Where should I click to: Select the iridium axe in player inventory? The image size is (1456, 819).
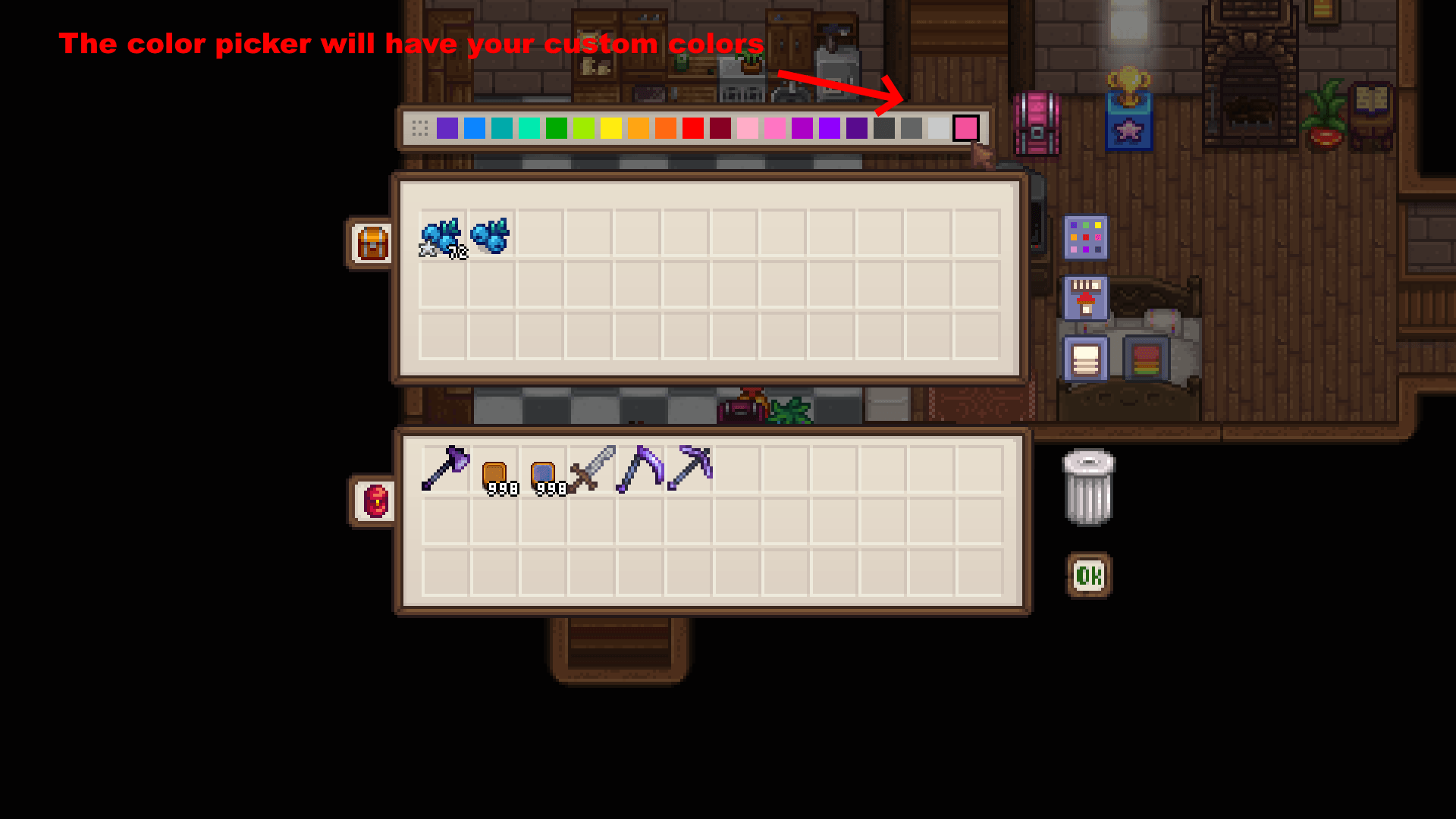pyautogui.click(x=444, y=466)
